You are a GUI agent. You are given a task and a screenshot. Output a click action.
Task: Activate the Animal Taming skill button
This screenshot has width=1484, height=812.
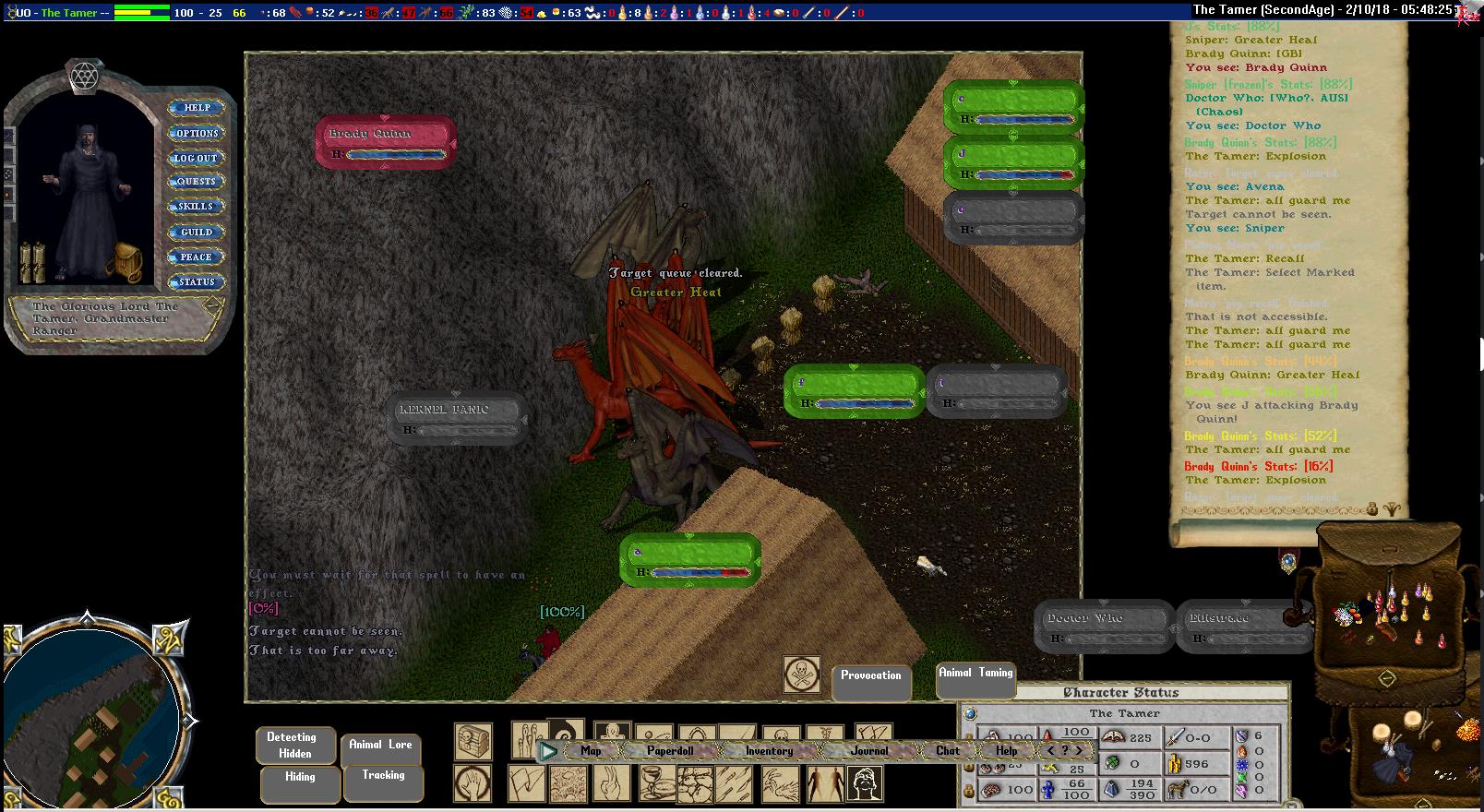975,678
